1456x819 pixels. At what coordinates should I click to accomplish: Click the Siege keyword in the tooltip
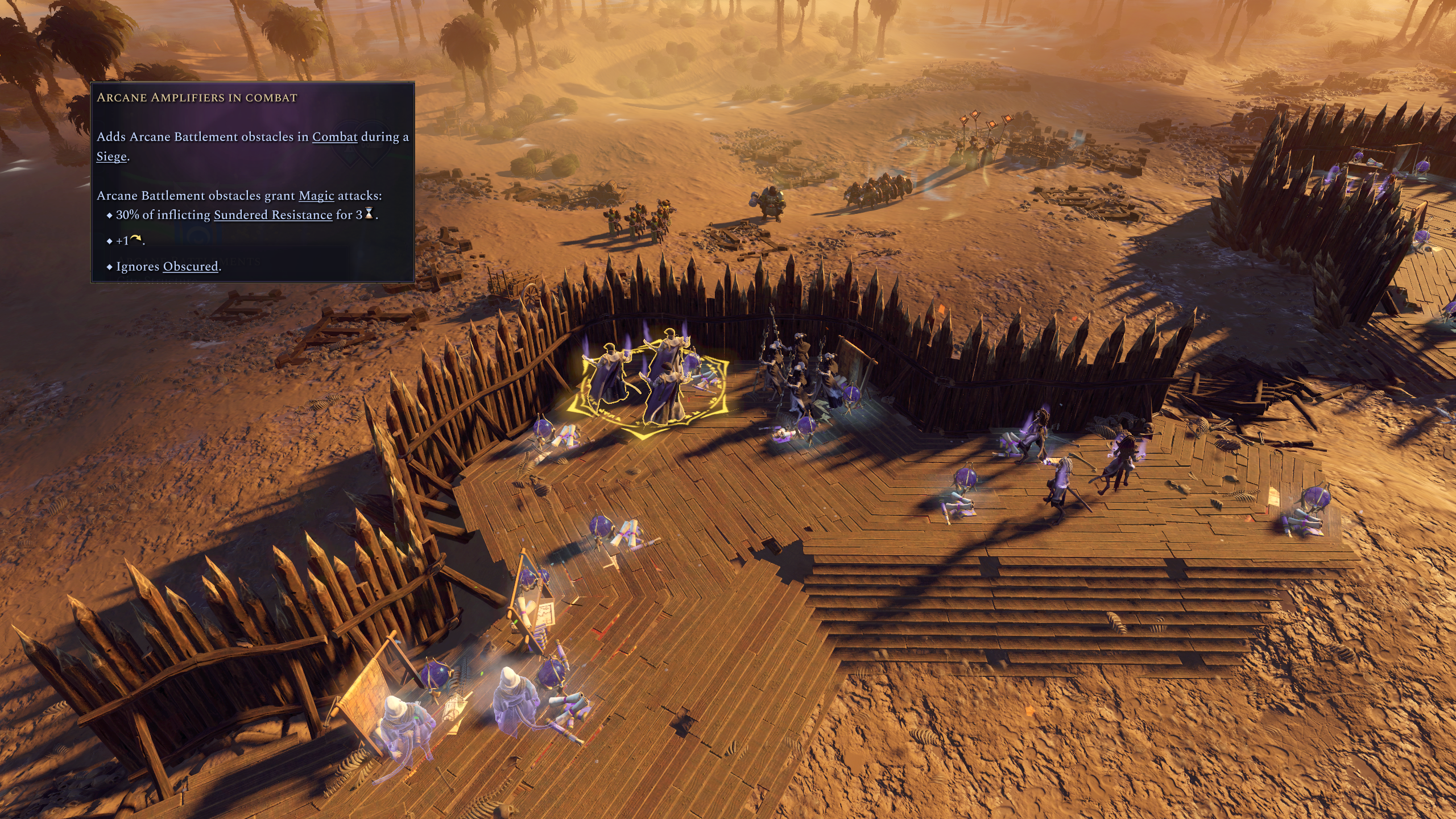tap(111, 156)
